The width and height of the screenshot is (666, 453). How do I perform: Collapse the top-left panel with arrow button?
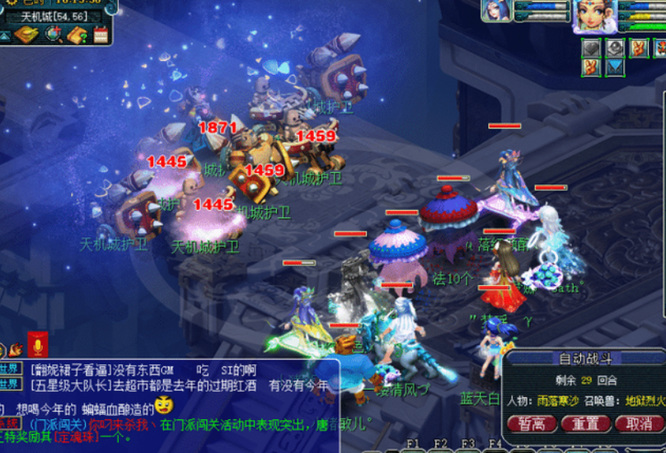click(x=6, y=35)
